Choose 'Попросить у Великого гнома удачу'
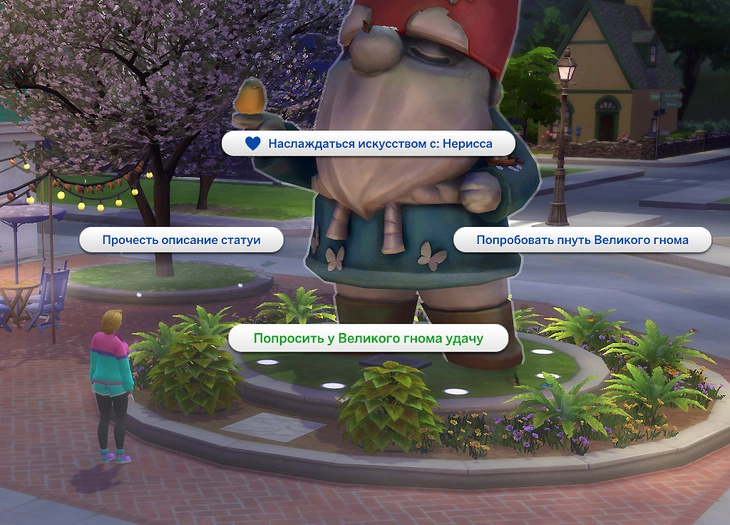730x525 pixels. coord(368,339)
